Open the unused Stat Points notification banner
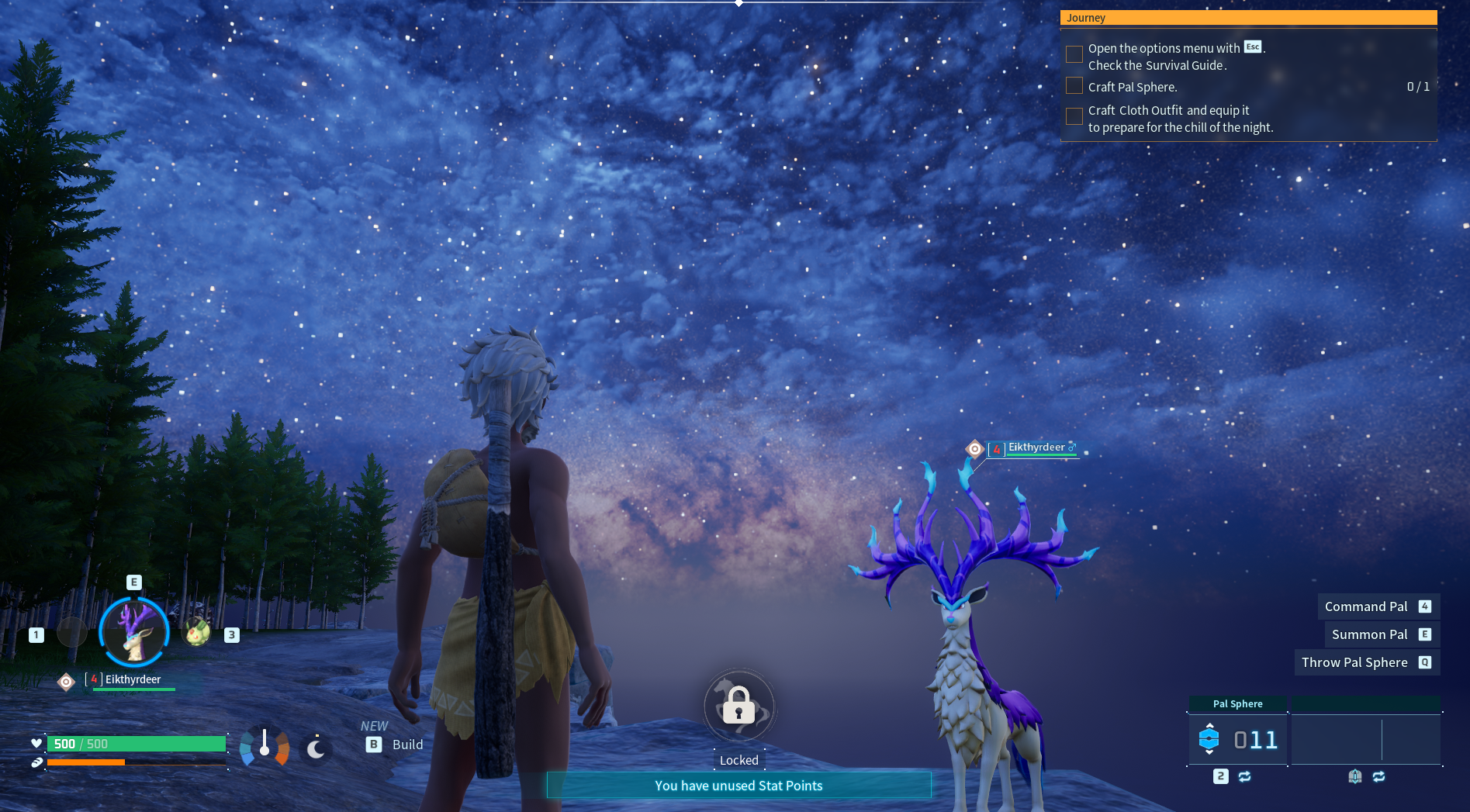This screenshot has height=812, width=1470. (x=738, y=786)
